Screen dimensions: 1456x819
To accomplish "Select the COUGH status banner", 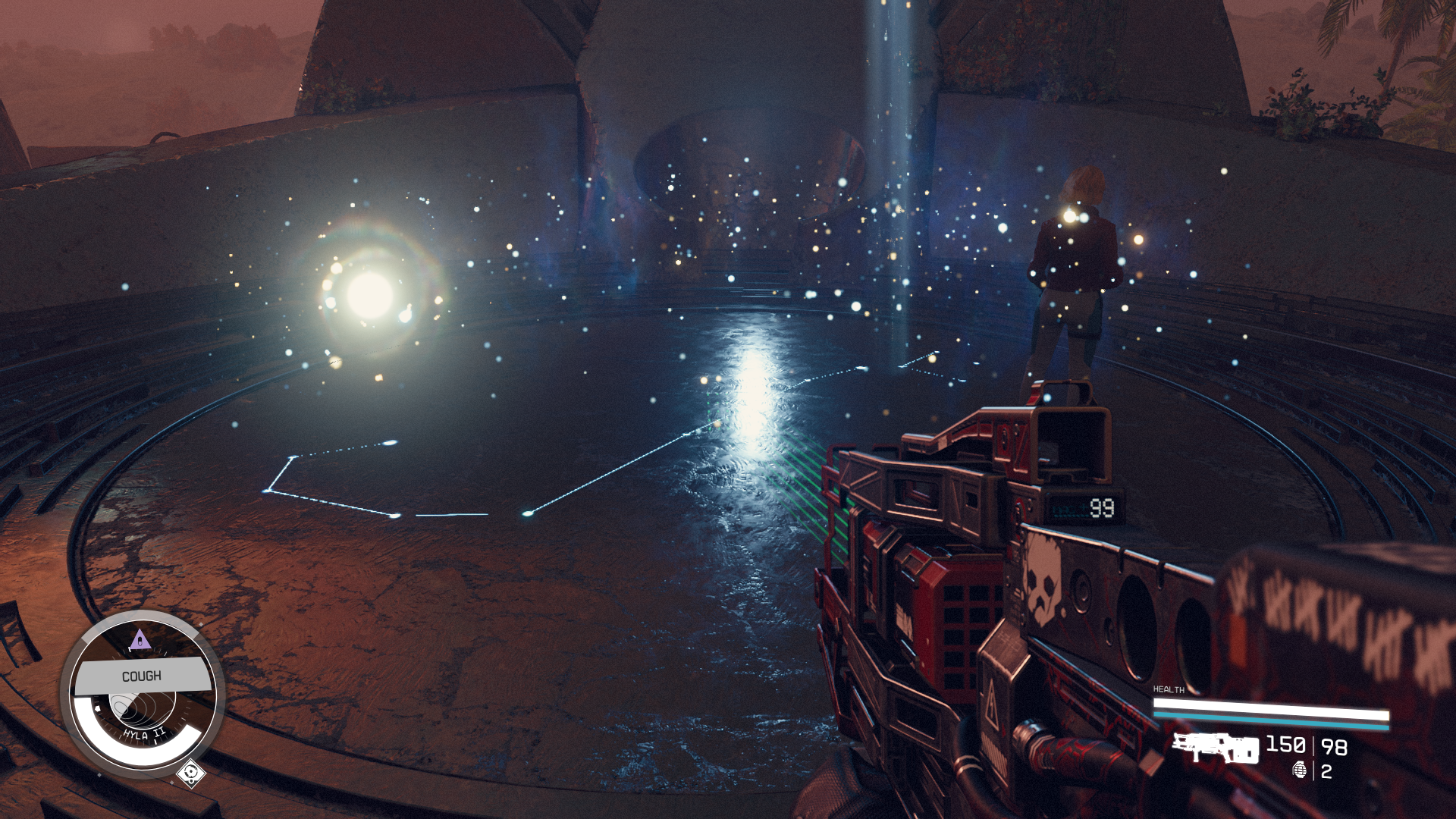I will click(x=142, y=676).
